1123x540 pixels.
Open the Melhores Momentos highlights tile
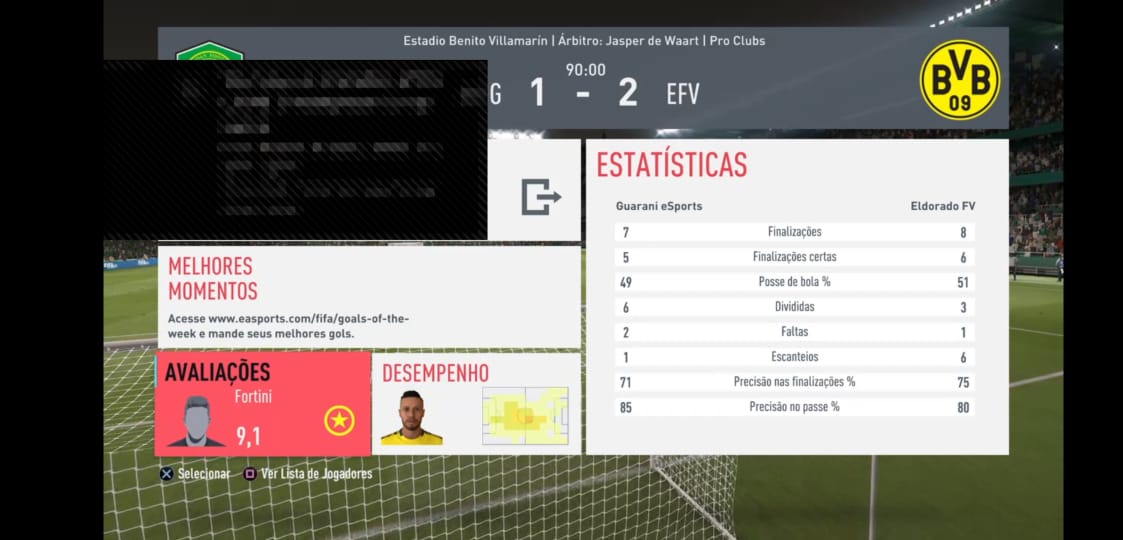[x=368, y=297]
